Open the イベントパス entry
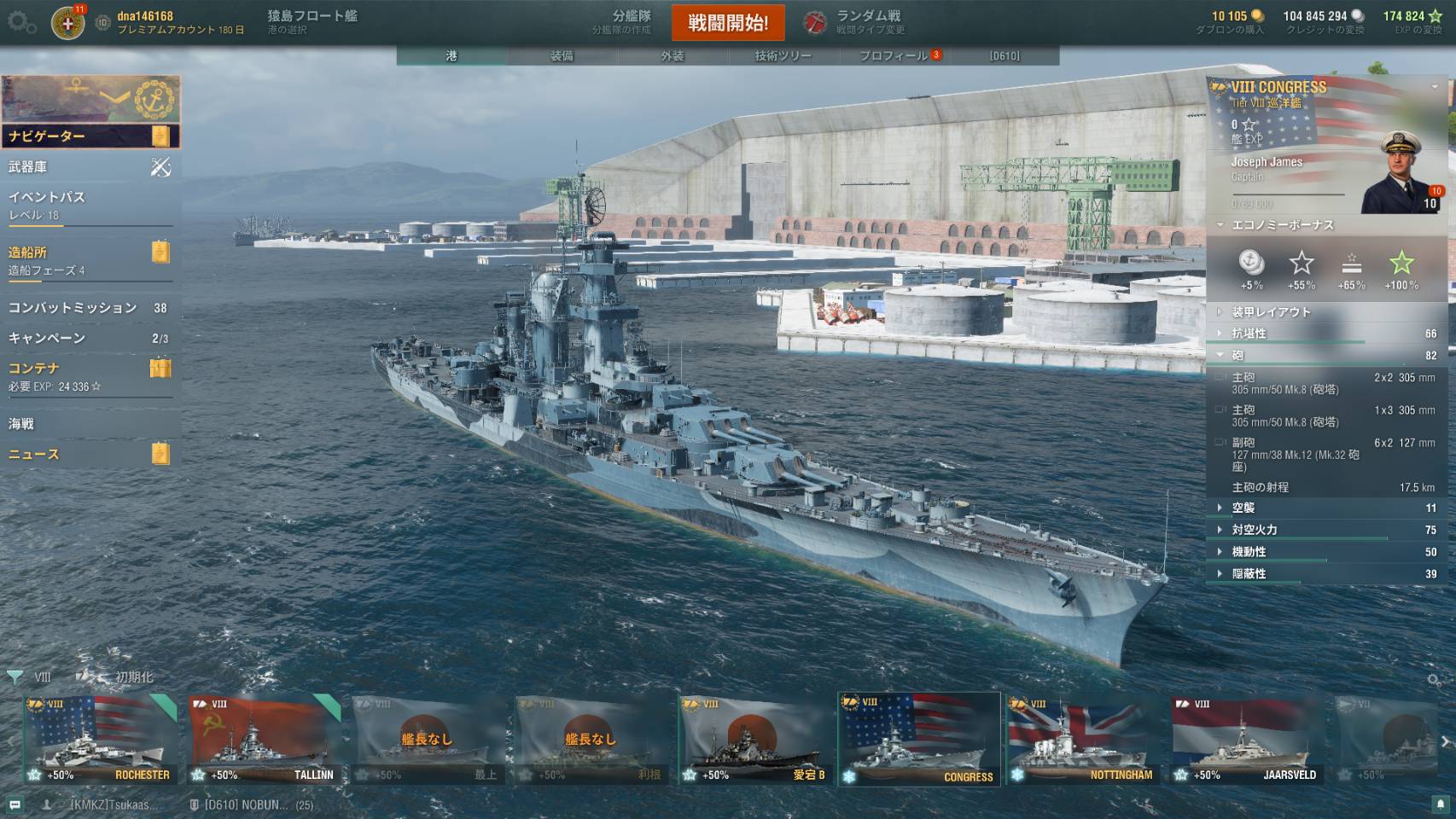 90,204
